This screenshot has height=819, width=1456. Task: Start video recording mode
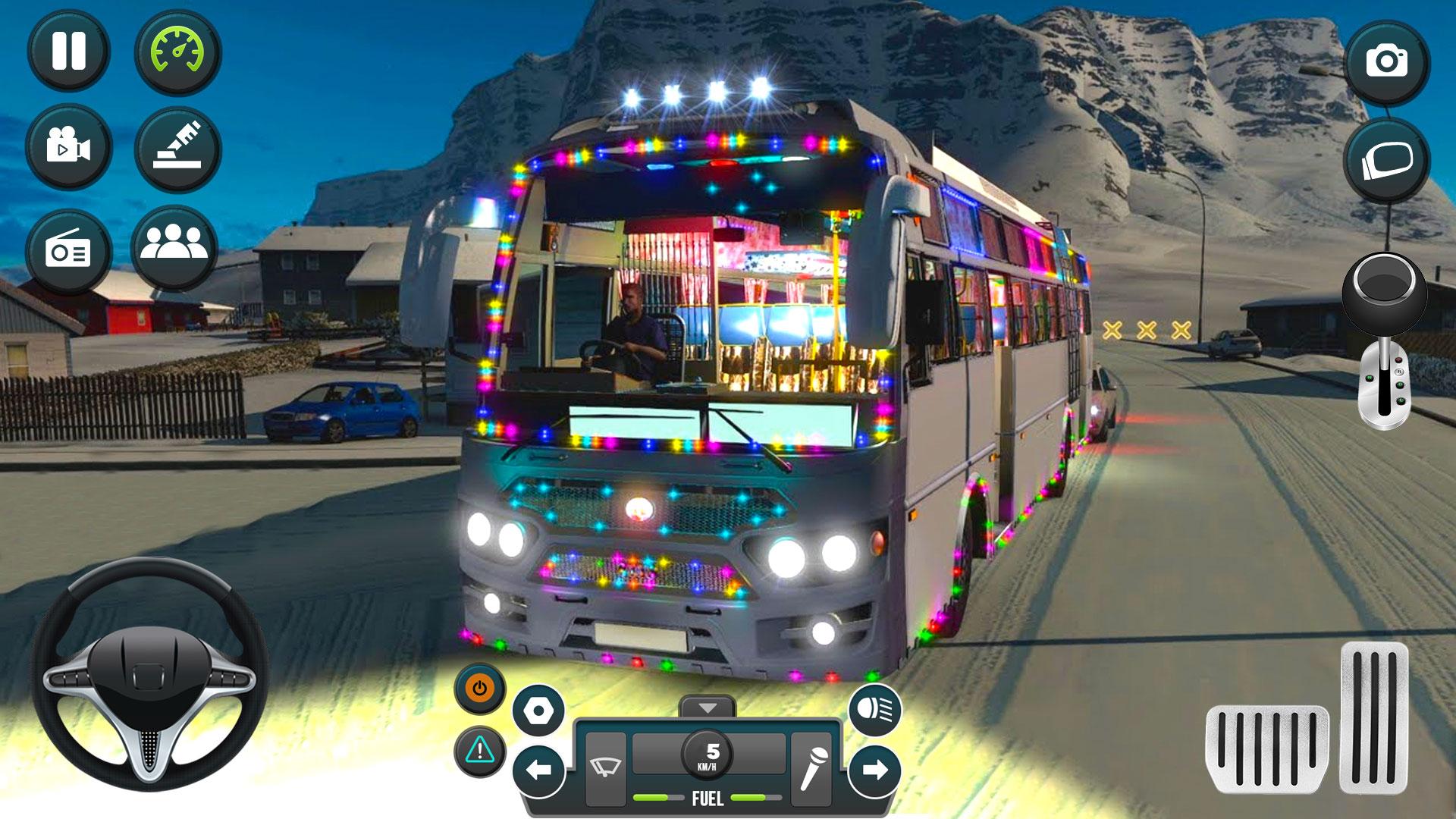67,146
